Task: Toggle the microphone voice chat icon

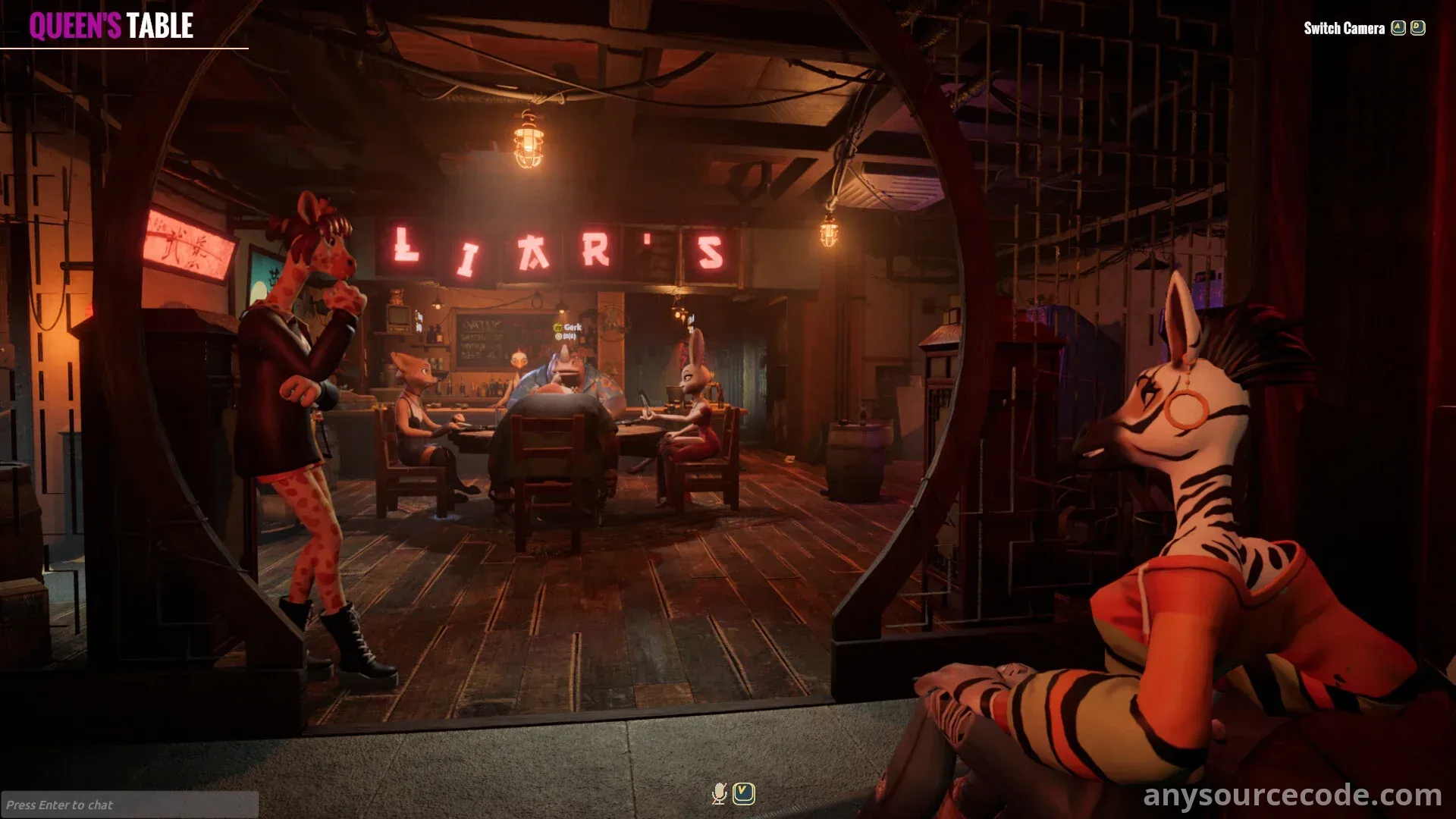Action: click(x=719, y=793)
